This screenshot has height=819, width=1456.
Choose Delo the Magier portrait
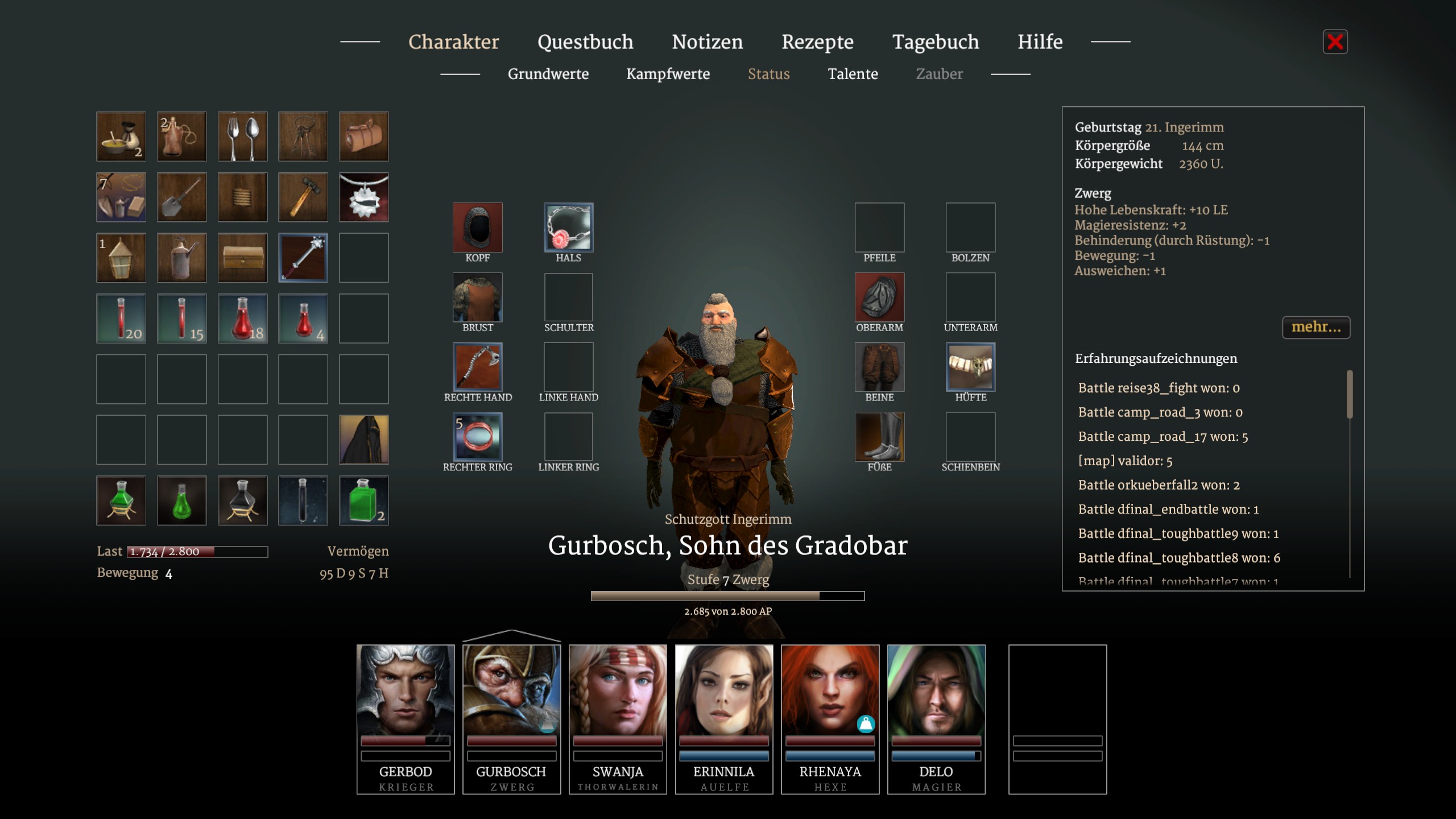point(936,718)
